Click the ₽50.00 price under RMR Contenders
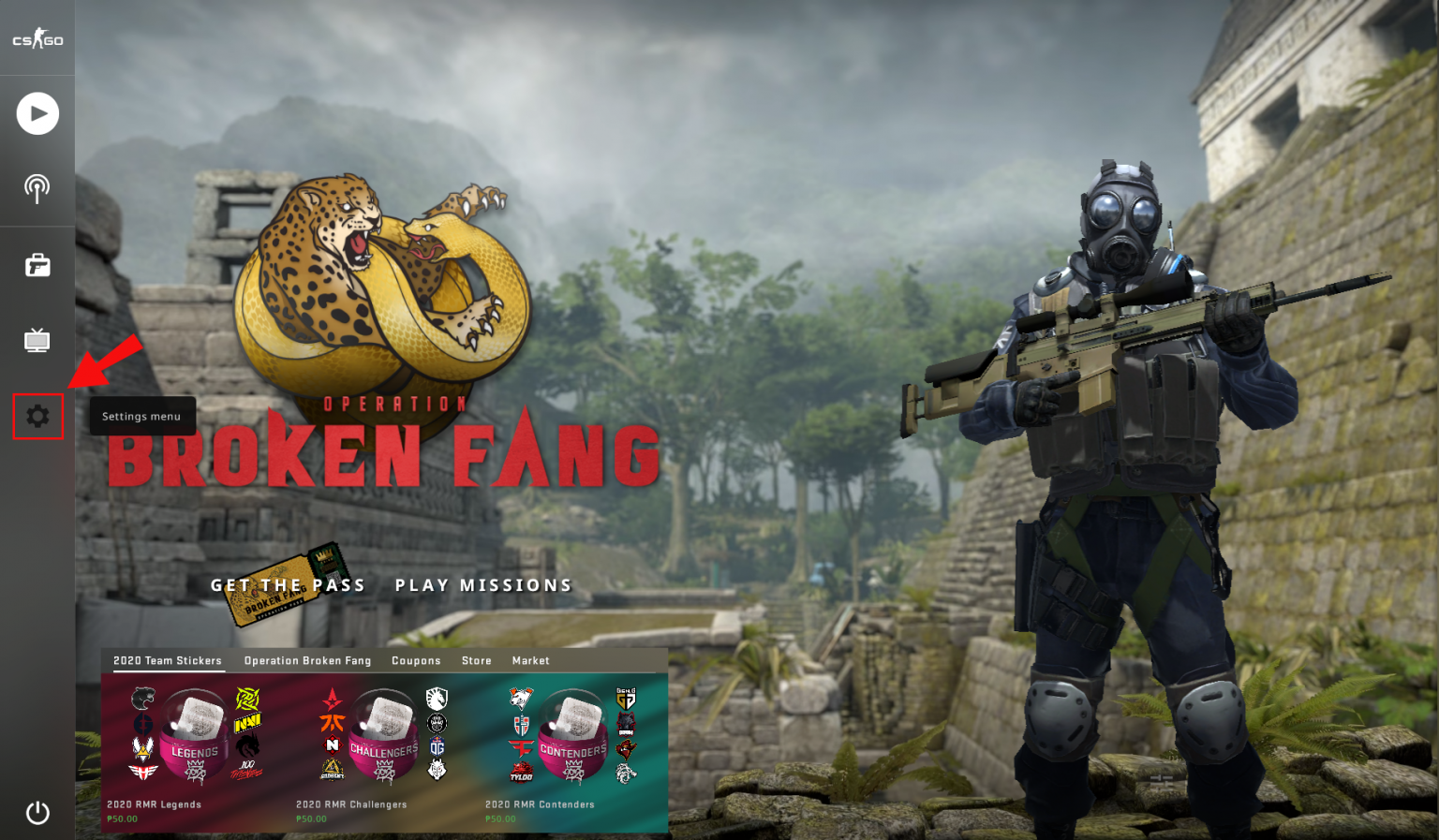Image resolution: width=1439 pixels, height=840 pixels. coord(499,818)
